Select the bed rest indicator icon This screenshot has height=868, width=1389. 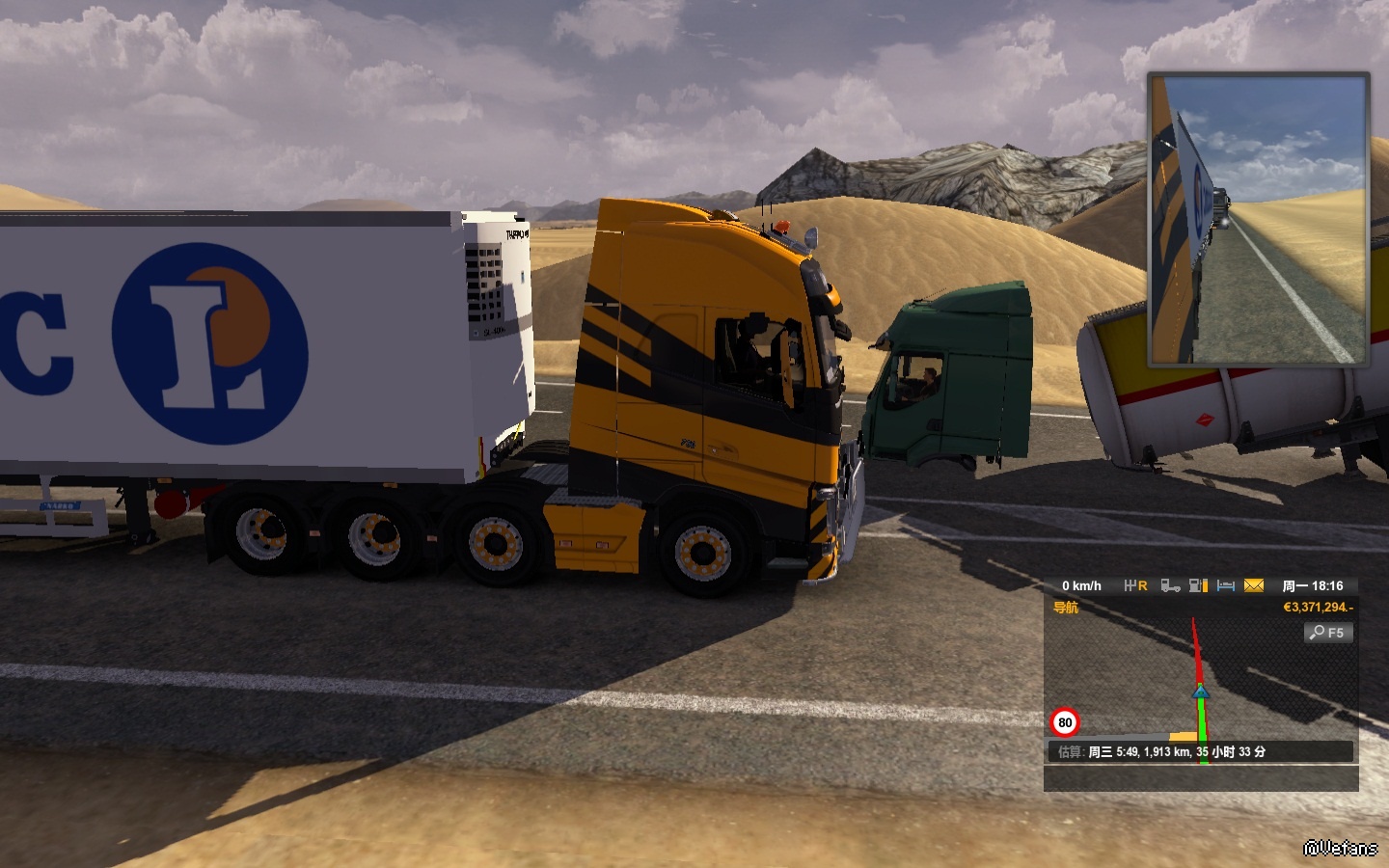click(1226, 585)
